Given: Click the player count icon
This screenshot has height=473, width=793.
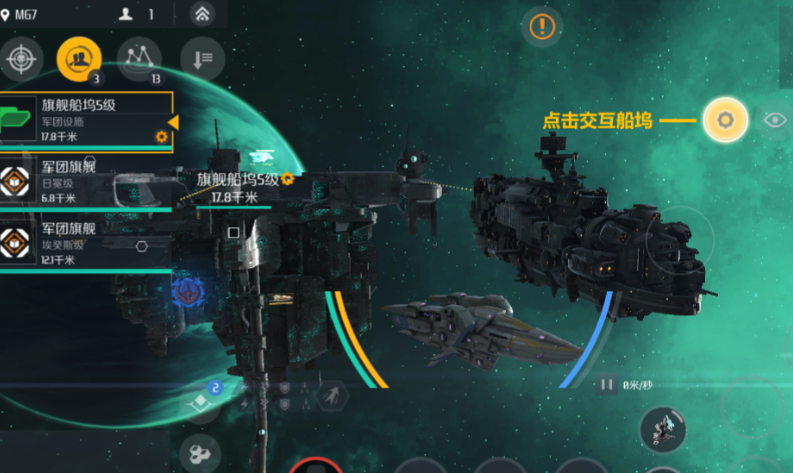Looking at the screenshot, I should click(127, 14).
